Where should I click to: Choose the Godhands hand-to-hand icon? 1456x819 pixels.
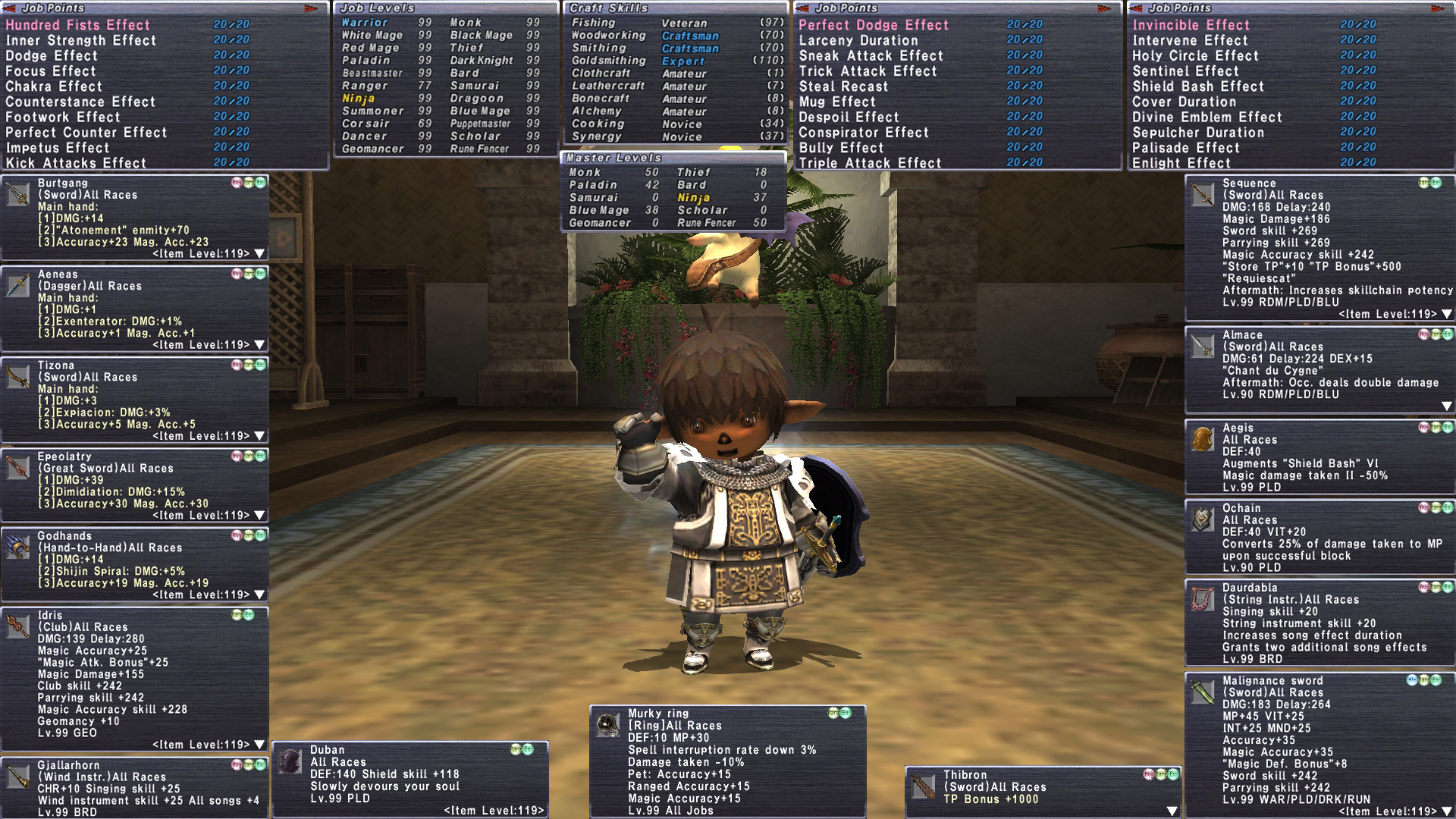point(18,547)
